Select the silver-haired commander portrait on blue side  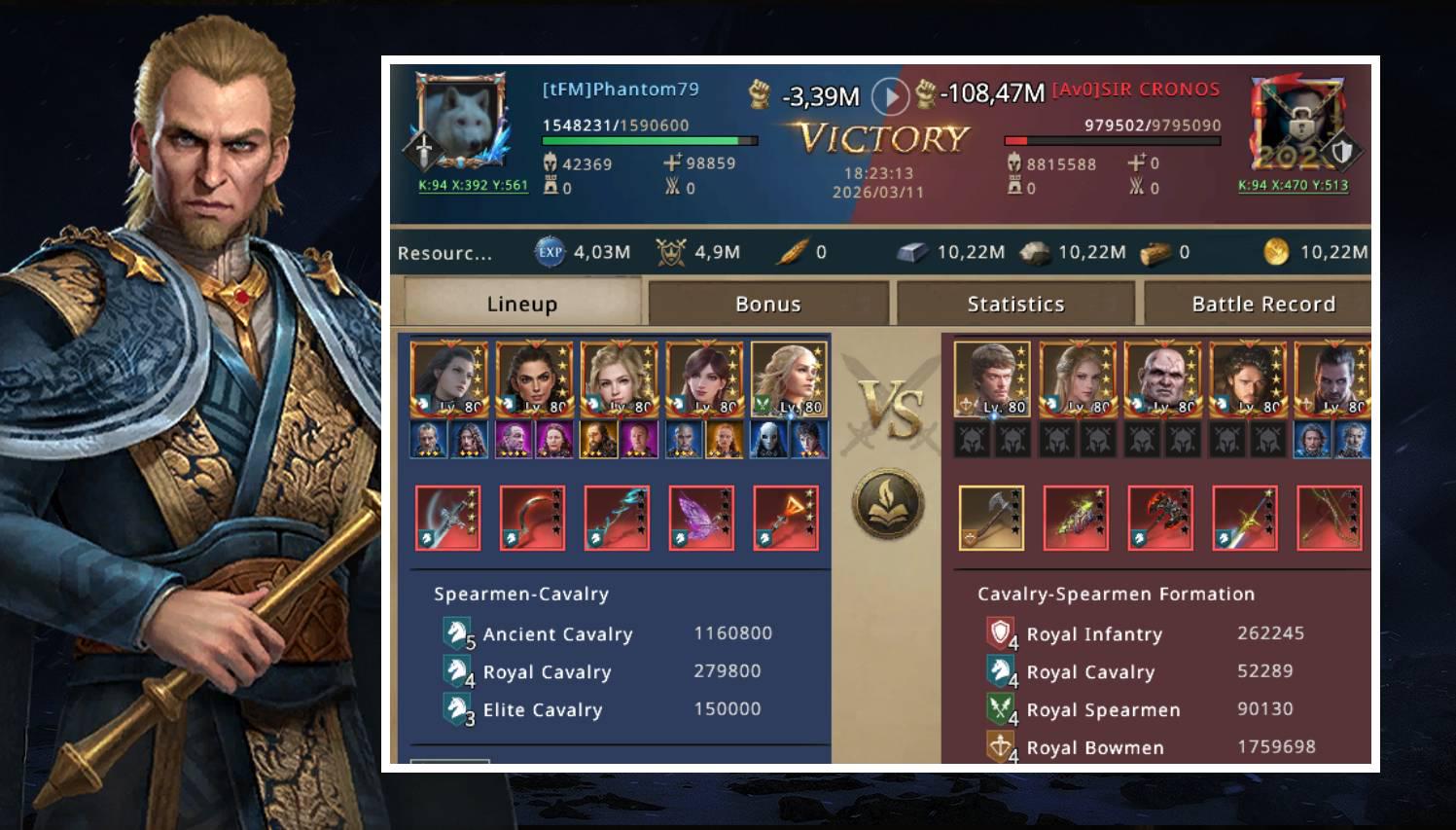(x=788, y=379)
